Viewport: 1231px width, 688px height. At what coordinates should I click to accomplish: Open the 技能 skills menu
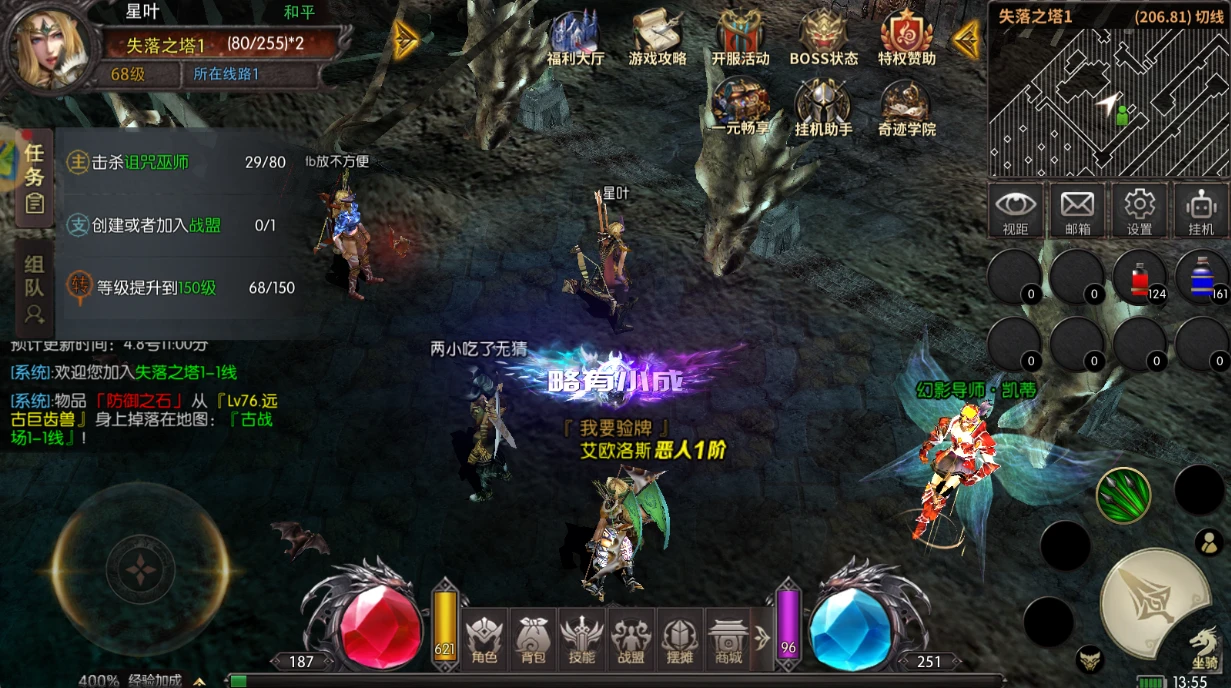tap(581, 638)
